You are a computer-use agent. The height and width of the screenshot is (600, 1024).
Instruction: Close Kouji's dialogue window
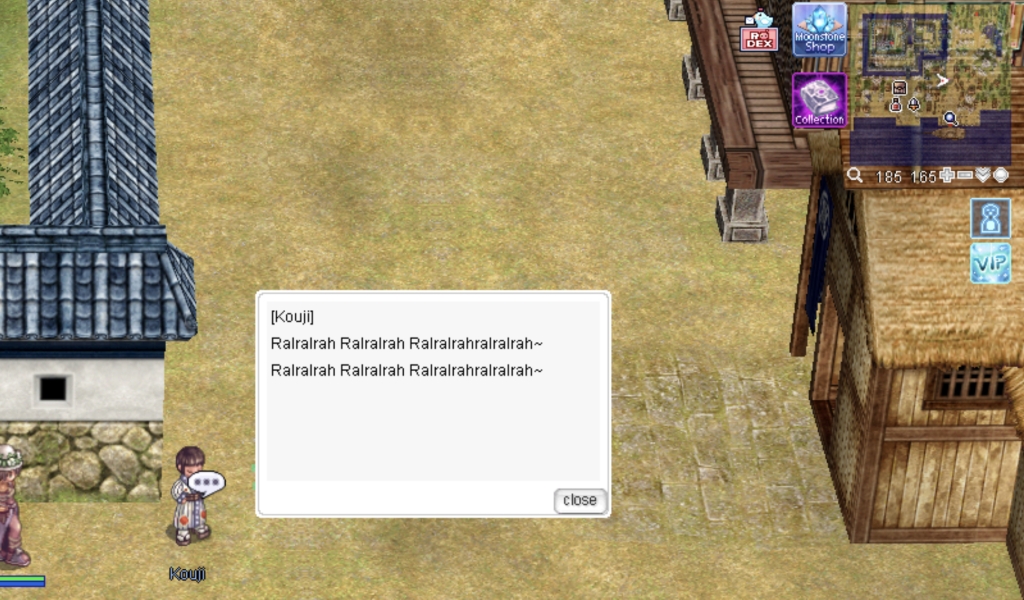(x=580, y=500)
